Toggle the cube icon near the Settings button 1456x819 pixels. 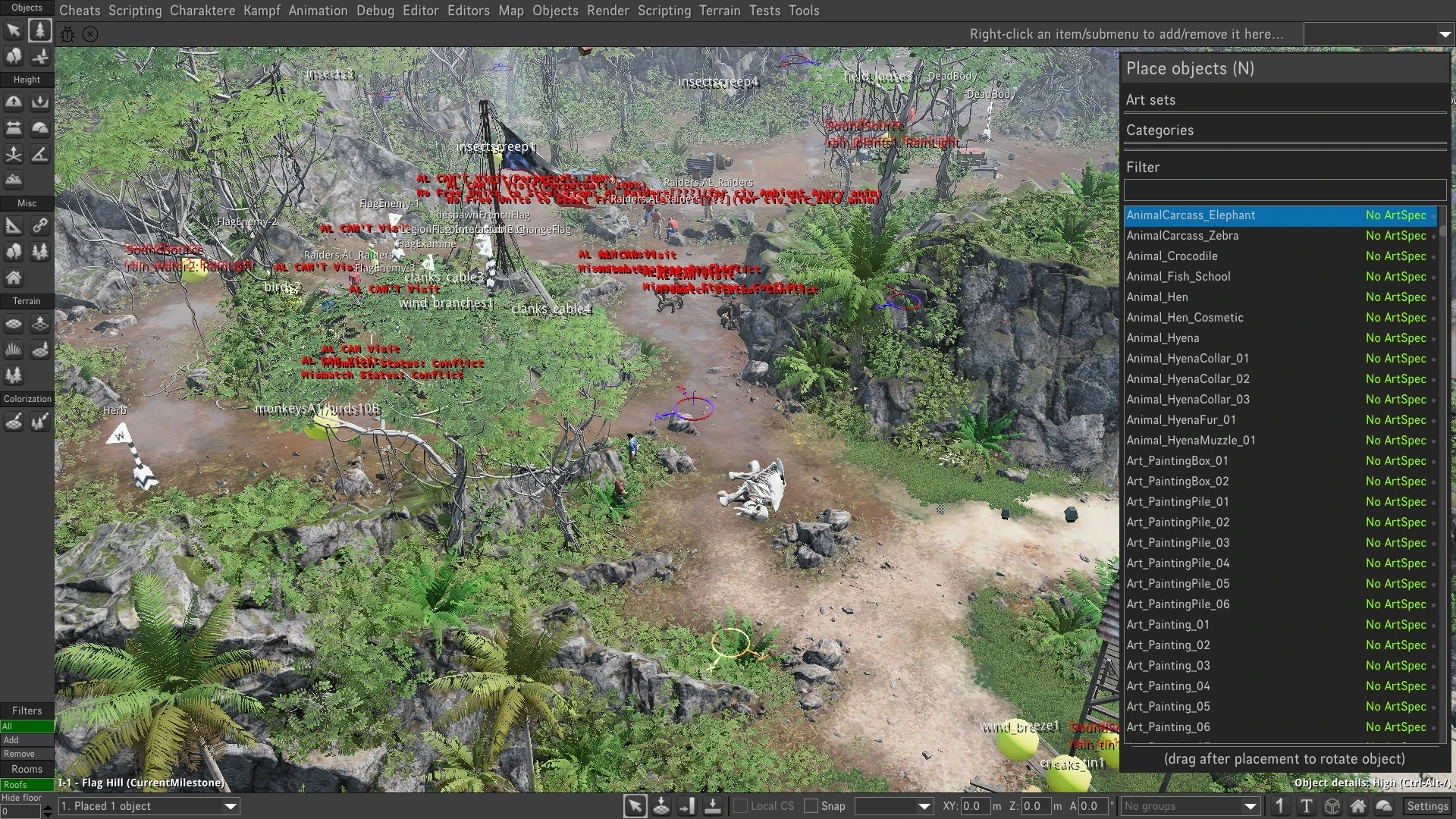[1332, 806]
